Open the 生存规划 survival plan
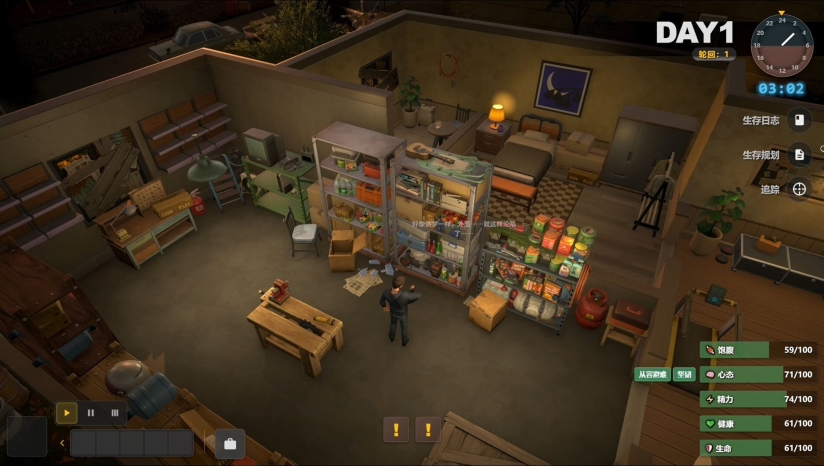This screenshot has width=824, height=466. [799, 155]
